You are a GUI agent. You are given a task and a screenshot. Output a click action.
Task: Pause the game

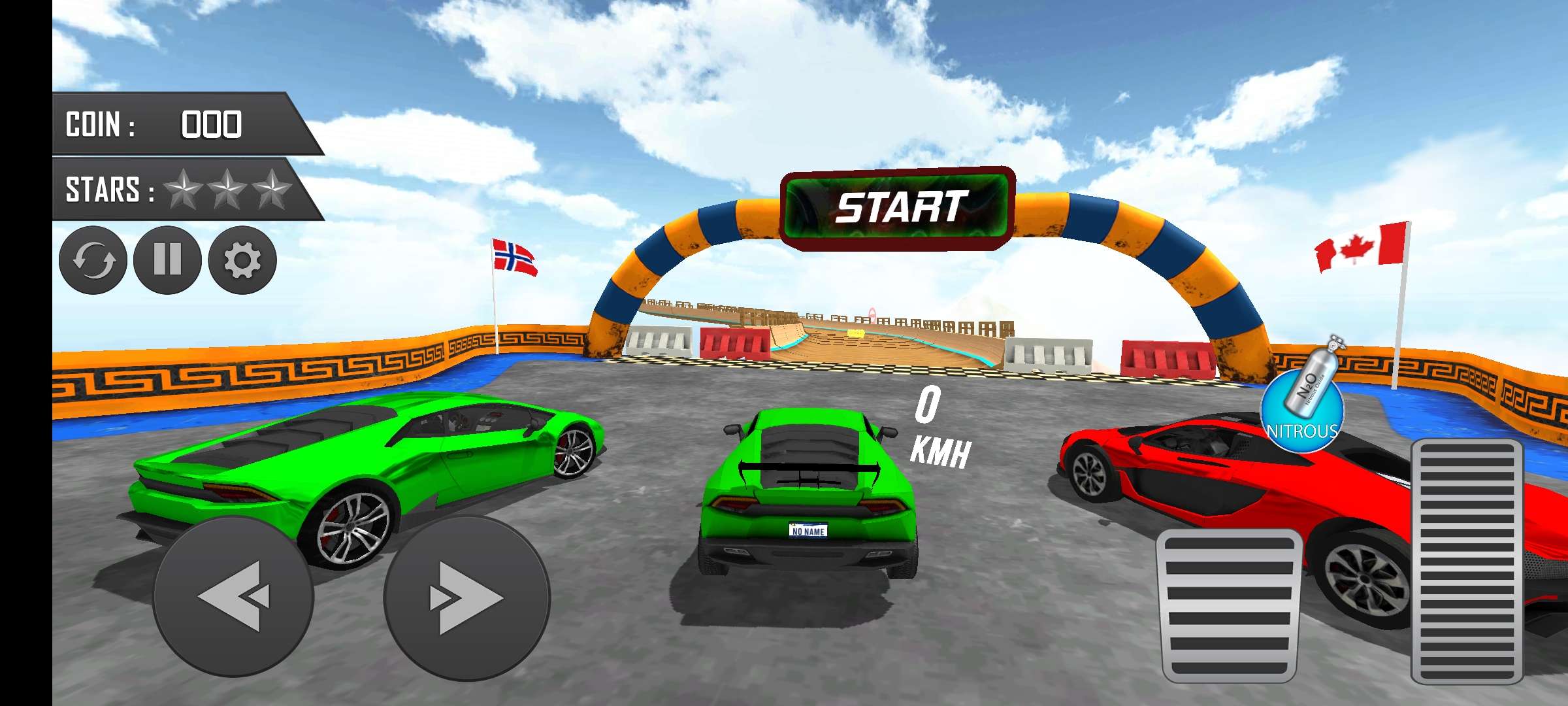click(167, 260)
